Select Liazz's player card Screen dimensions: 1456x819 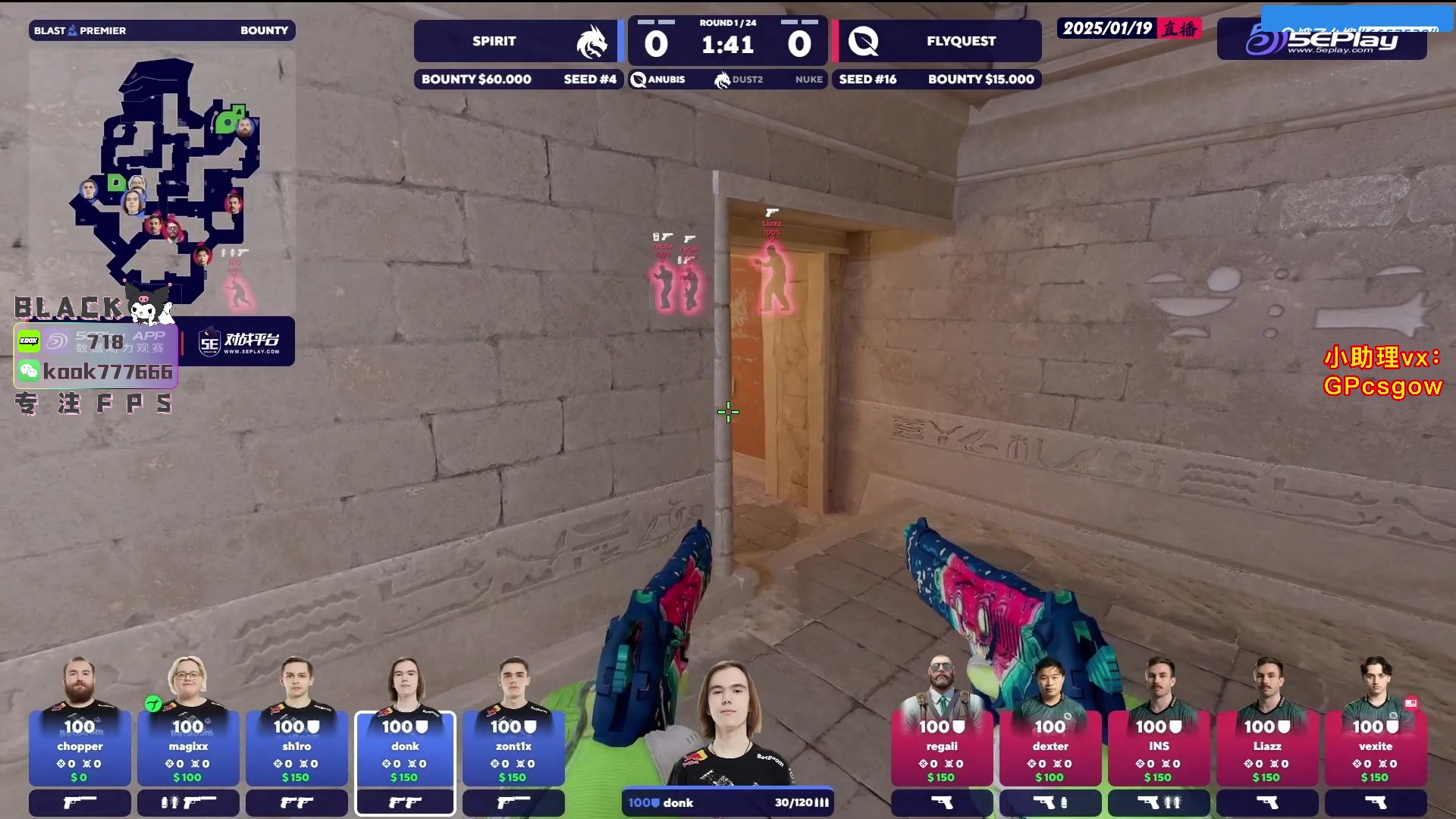(x=1267, y=748)
